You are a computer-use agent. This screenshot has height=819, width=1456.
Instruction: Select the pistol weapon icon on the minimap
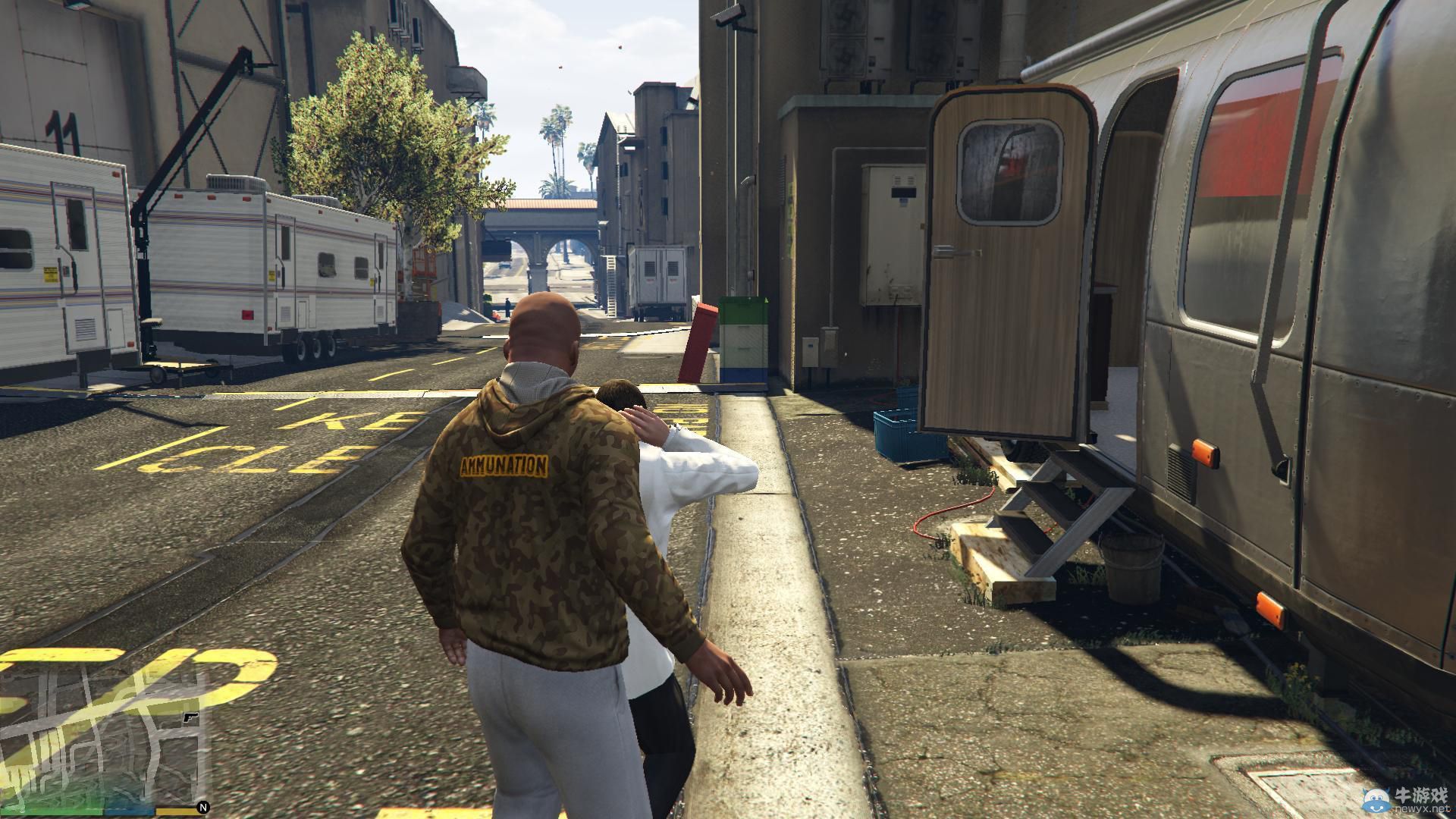tap(190, 717)
